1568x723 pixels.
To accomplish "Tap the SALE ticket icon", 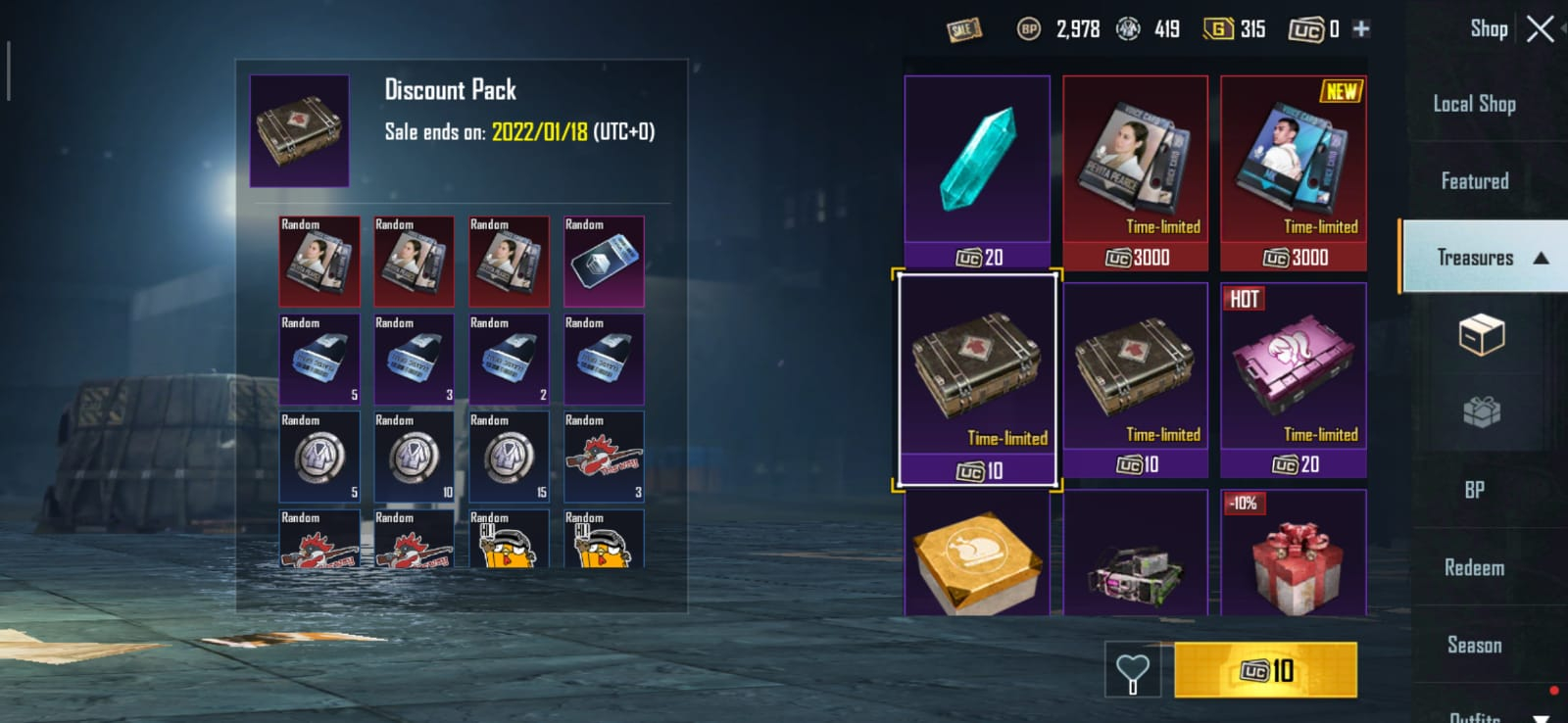I will coord(964,29).
